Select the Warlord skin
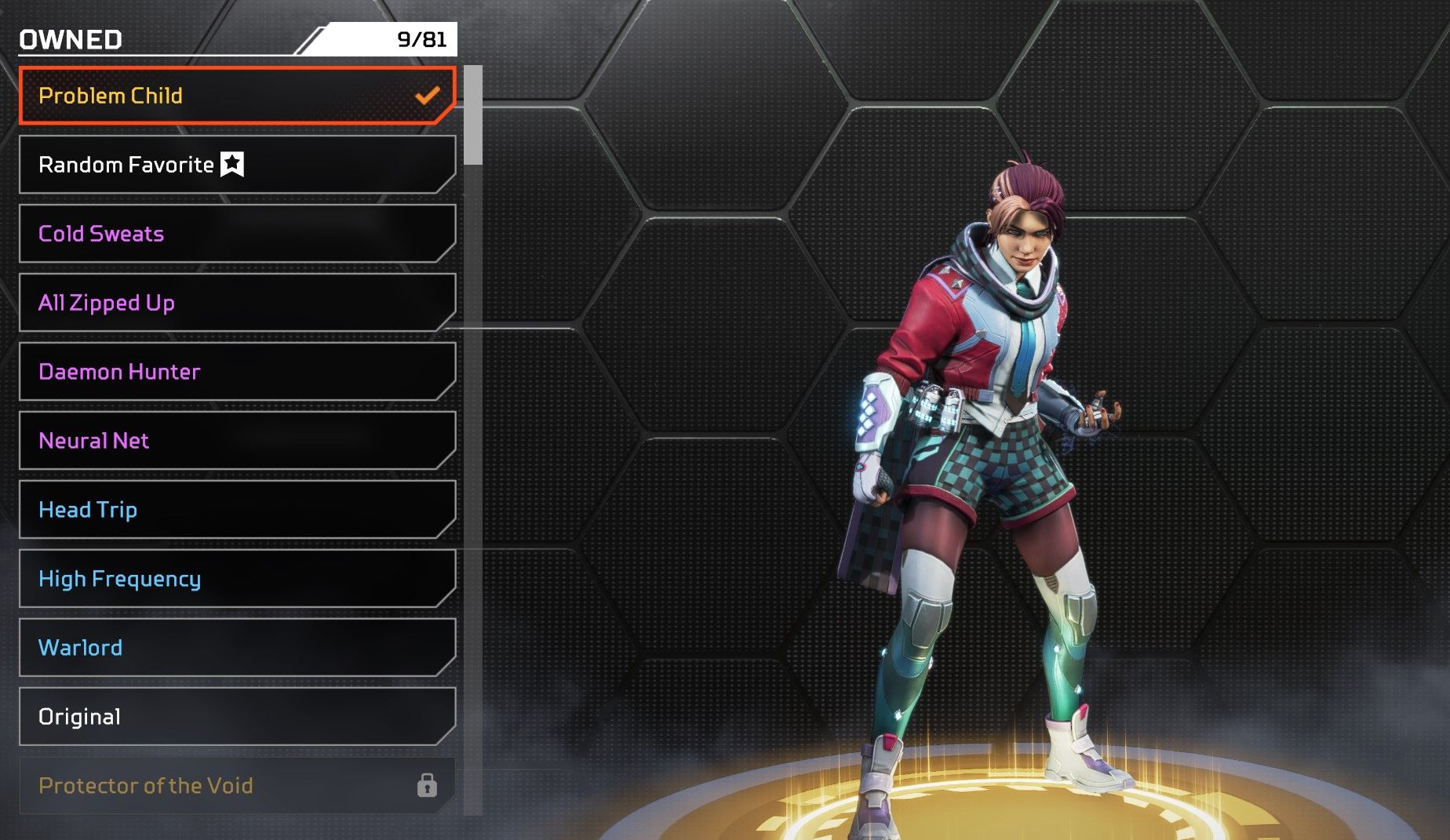Viewport: 1450px width, 840px height. 235,648
